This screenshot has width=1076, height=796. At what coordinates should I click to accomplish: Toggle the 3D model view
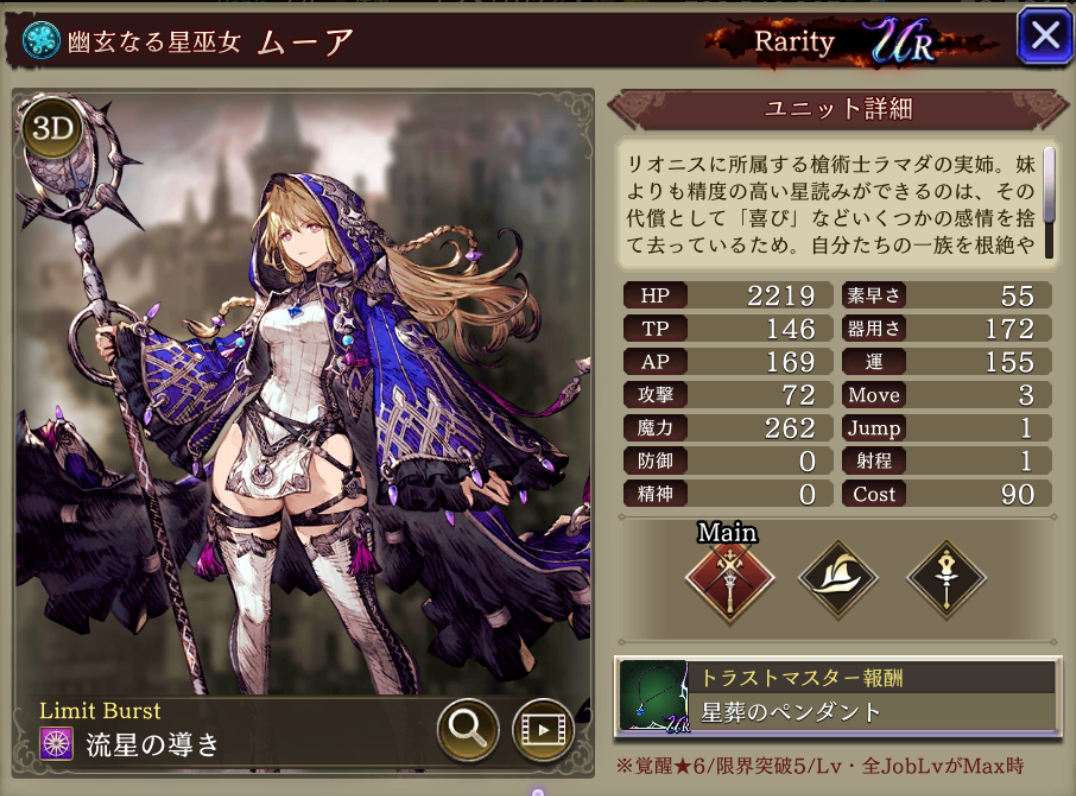click(x=51, y=127)
